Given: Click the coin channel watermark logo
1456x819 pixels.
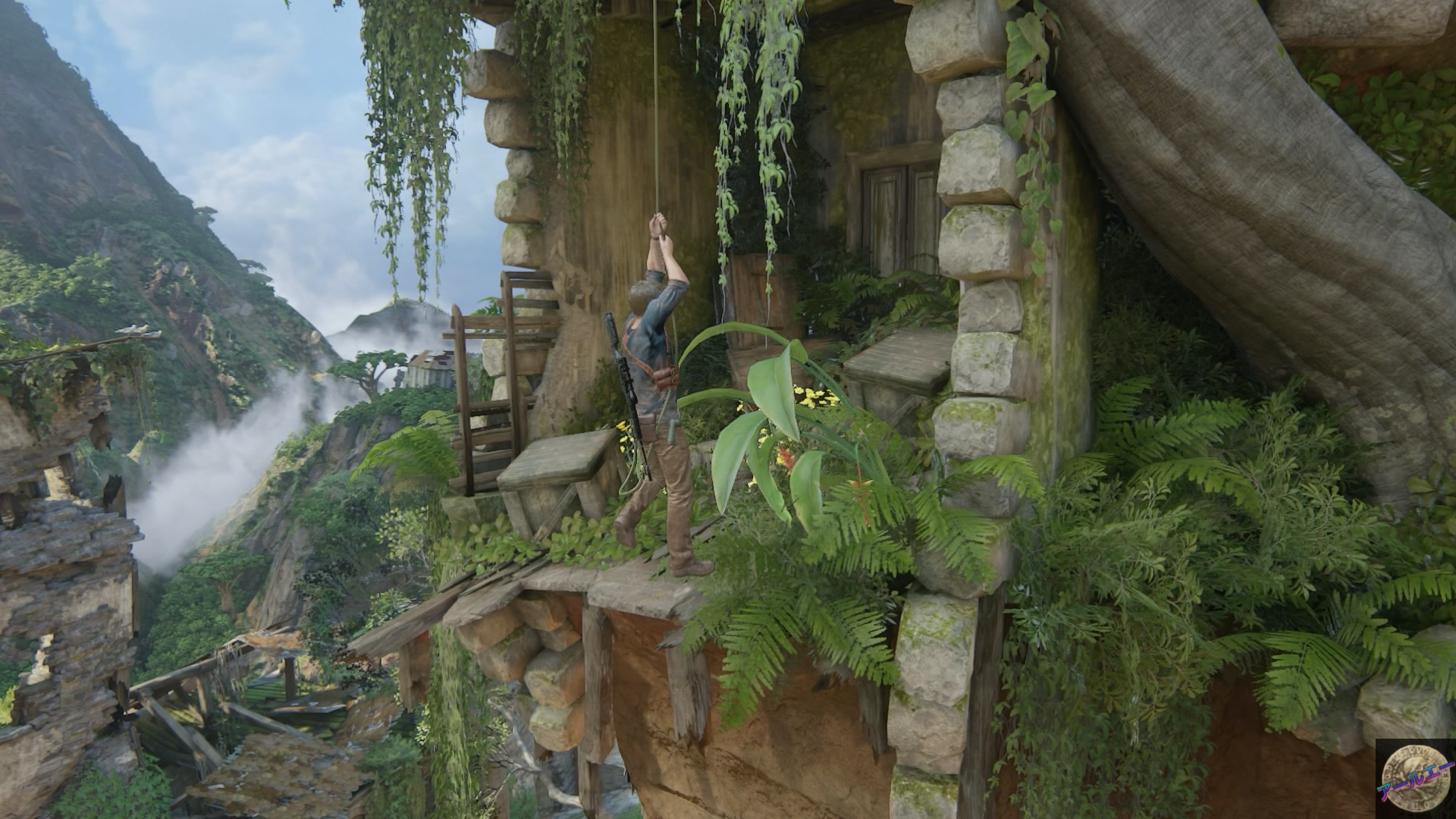Looking at the screenshot, I should [1415, 779].
